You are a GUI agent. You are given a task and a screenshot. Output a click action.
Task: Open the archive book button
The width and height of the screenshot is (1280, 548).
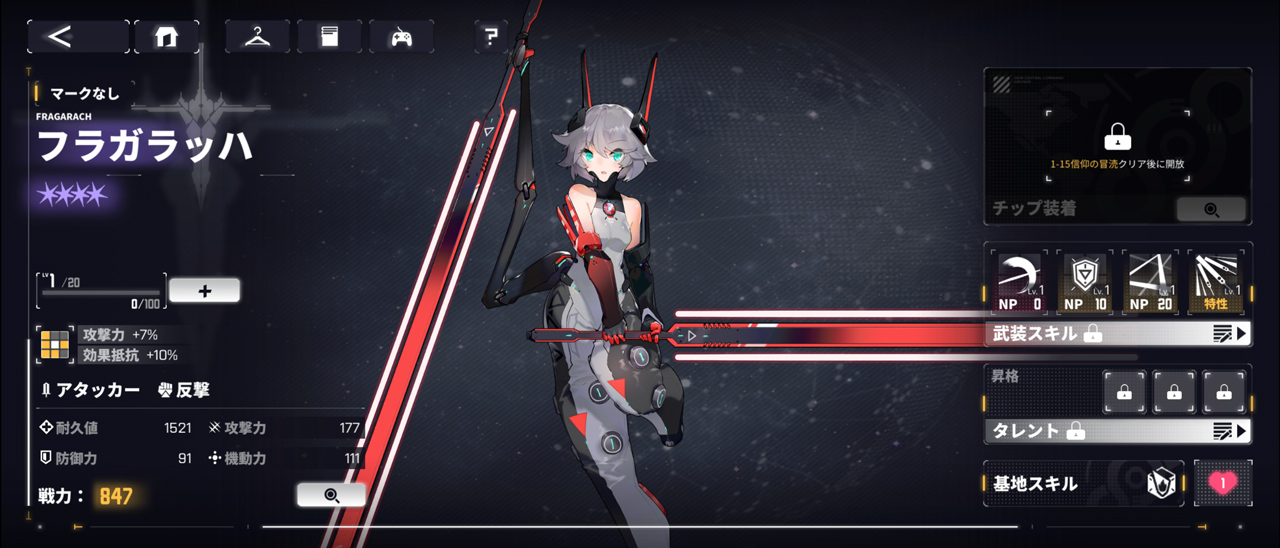(329, 37)
